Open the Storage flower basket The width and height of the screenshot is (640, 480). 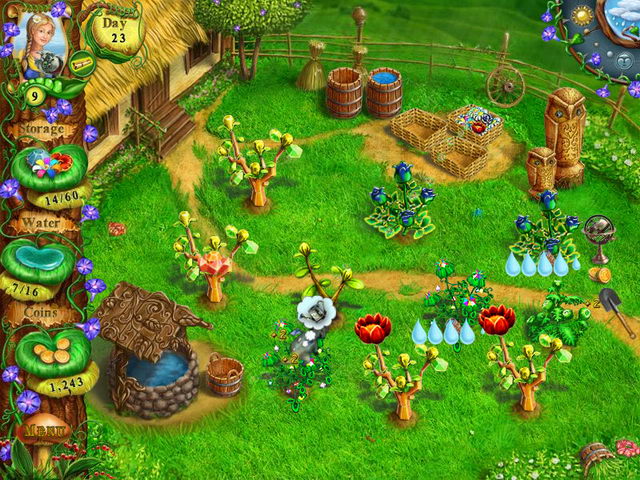[43, 165]
